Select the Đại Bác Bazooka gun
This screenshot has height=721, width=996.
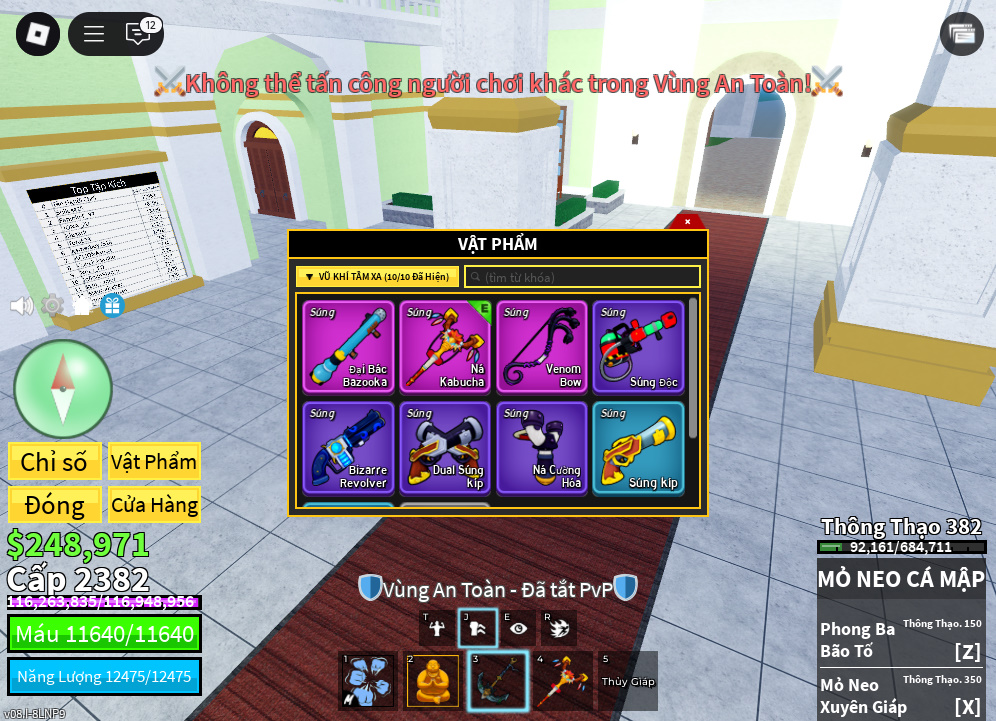(x=349, y=347)
